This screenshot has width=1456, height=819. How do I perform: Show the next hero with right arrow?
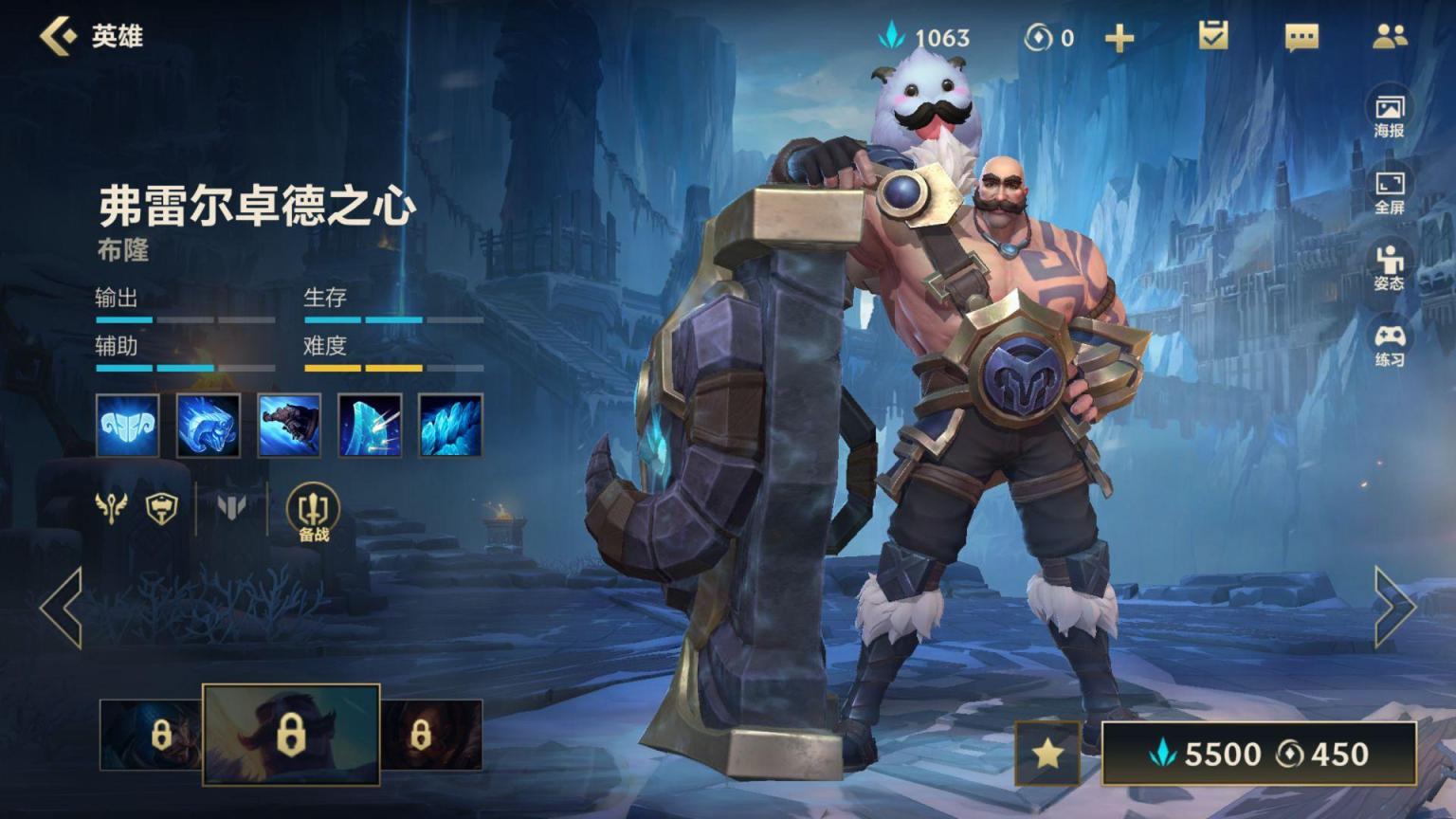pos(1394,608)
